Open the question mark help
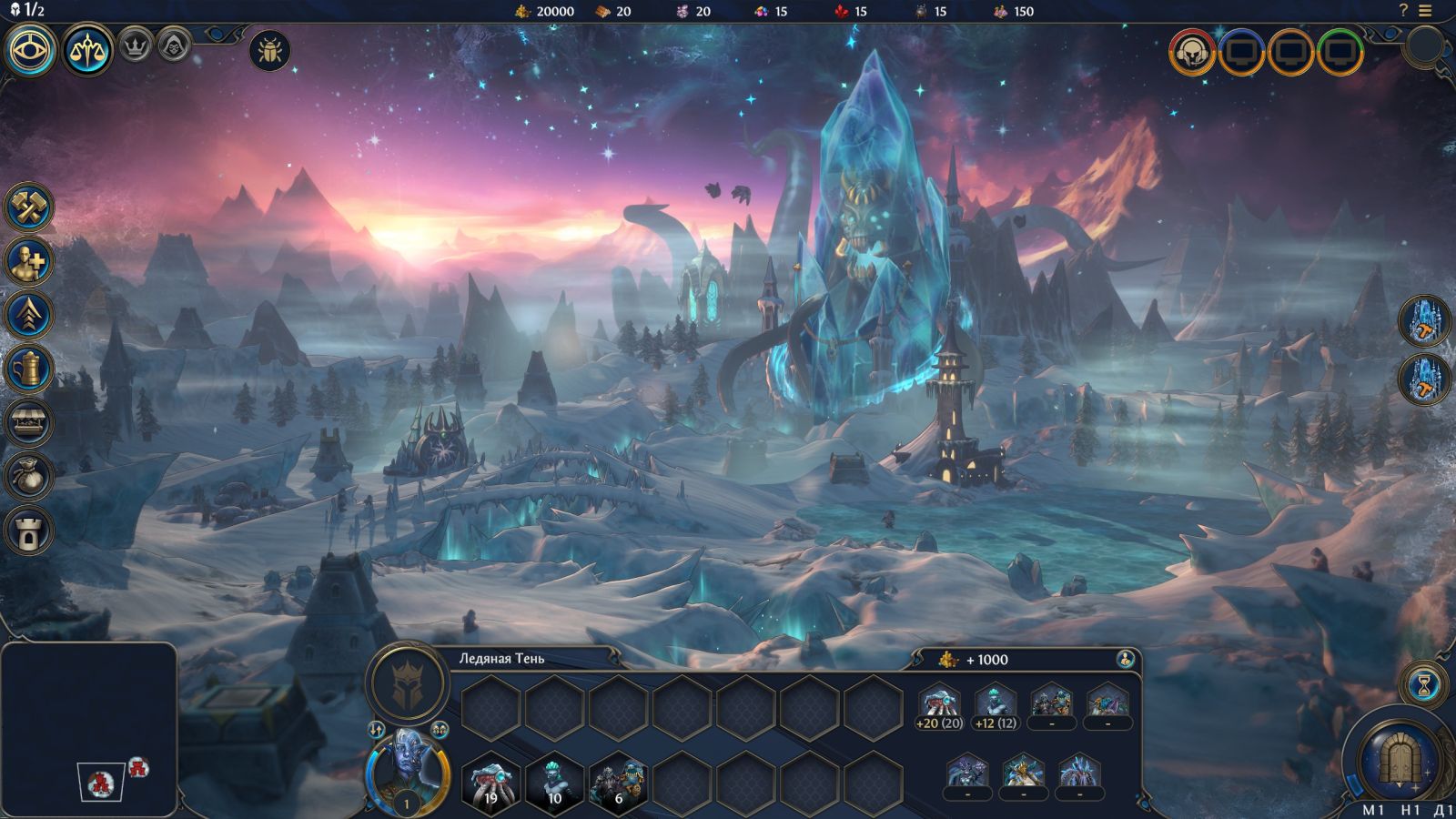Image resolution: width=1456 pixels, height=819 pixels. [x=1403, y=11]
